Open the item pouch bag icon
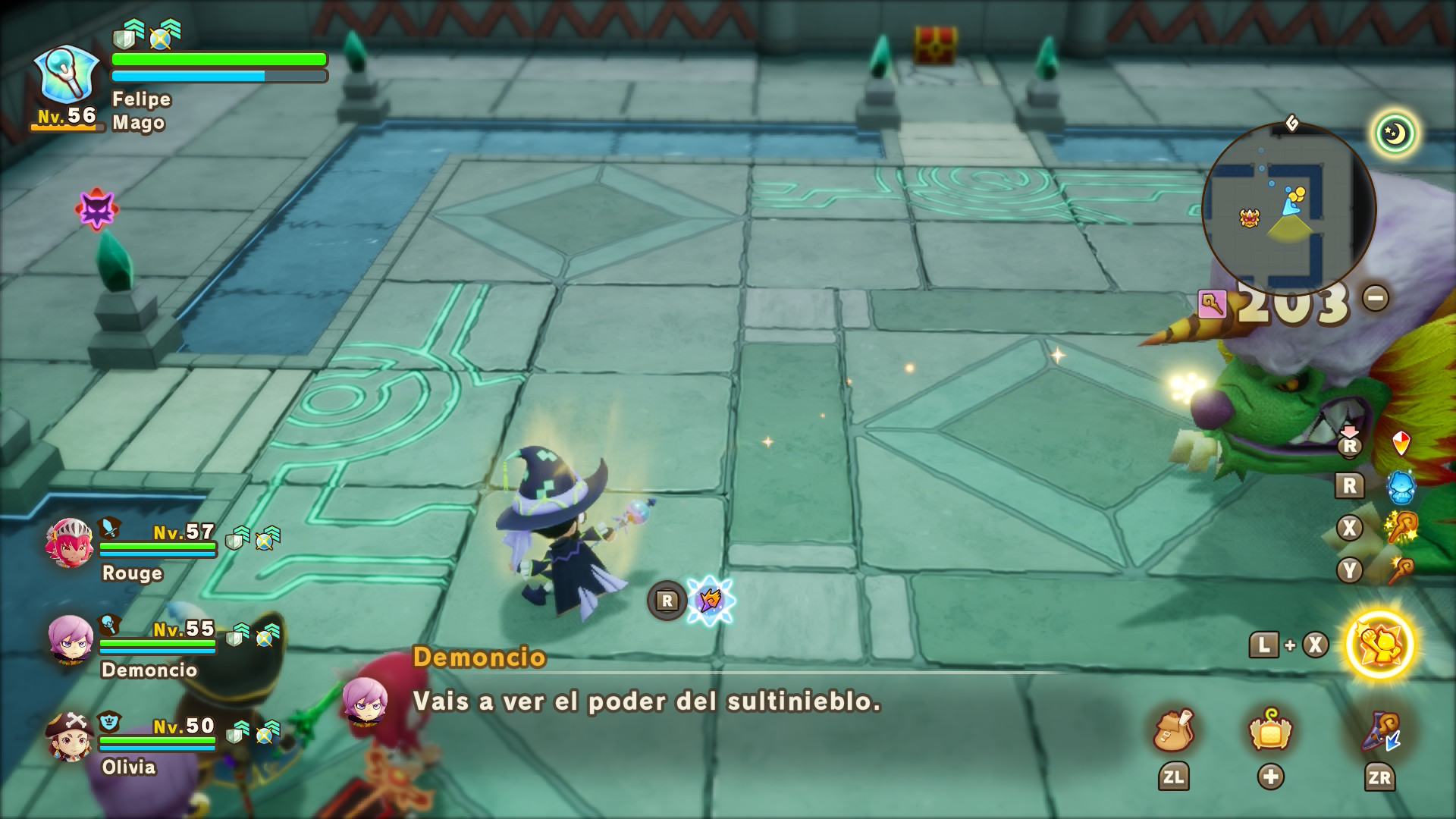The height and width of the screenshot is (819, 1456). (1173, 731)
